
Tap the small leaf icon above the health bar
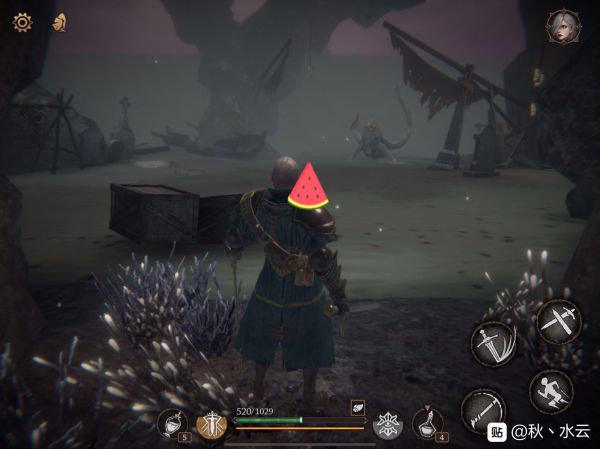[357, 407]
